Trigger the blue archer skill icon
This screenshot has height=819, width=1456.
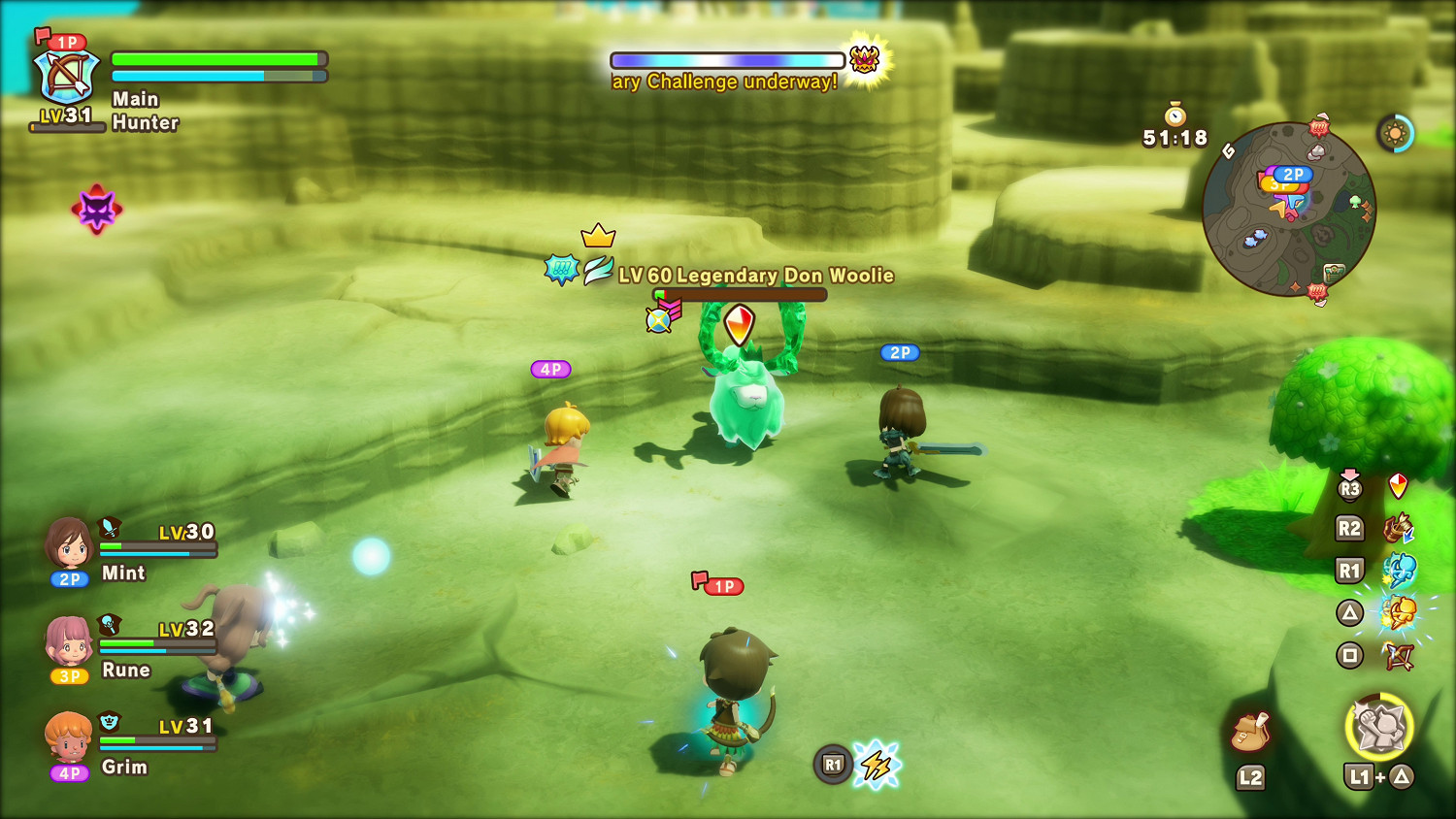(1399, 571)
